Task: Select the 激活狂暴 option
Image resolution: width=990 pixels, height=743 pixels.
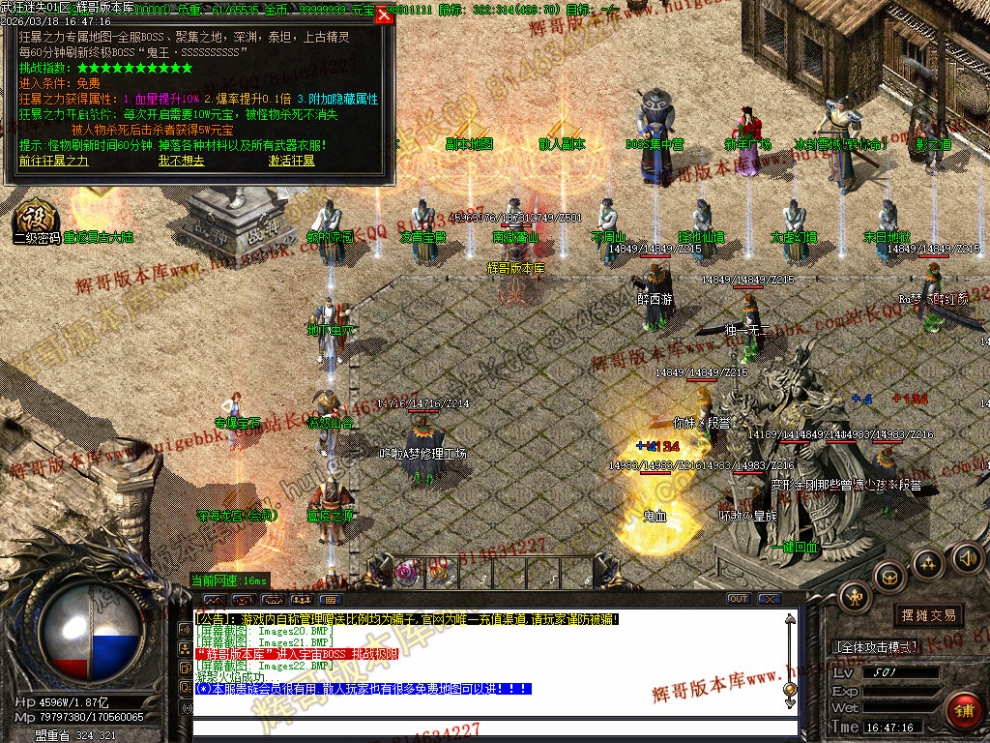Action: [291, 160]
